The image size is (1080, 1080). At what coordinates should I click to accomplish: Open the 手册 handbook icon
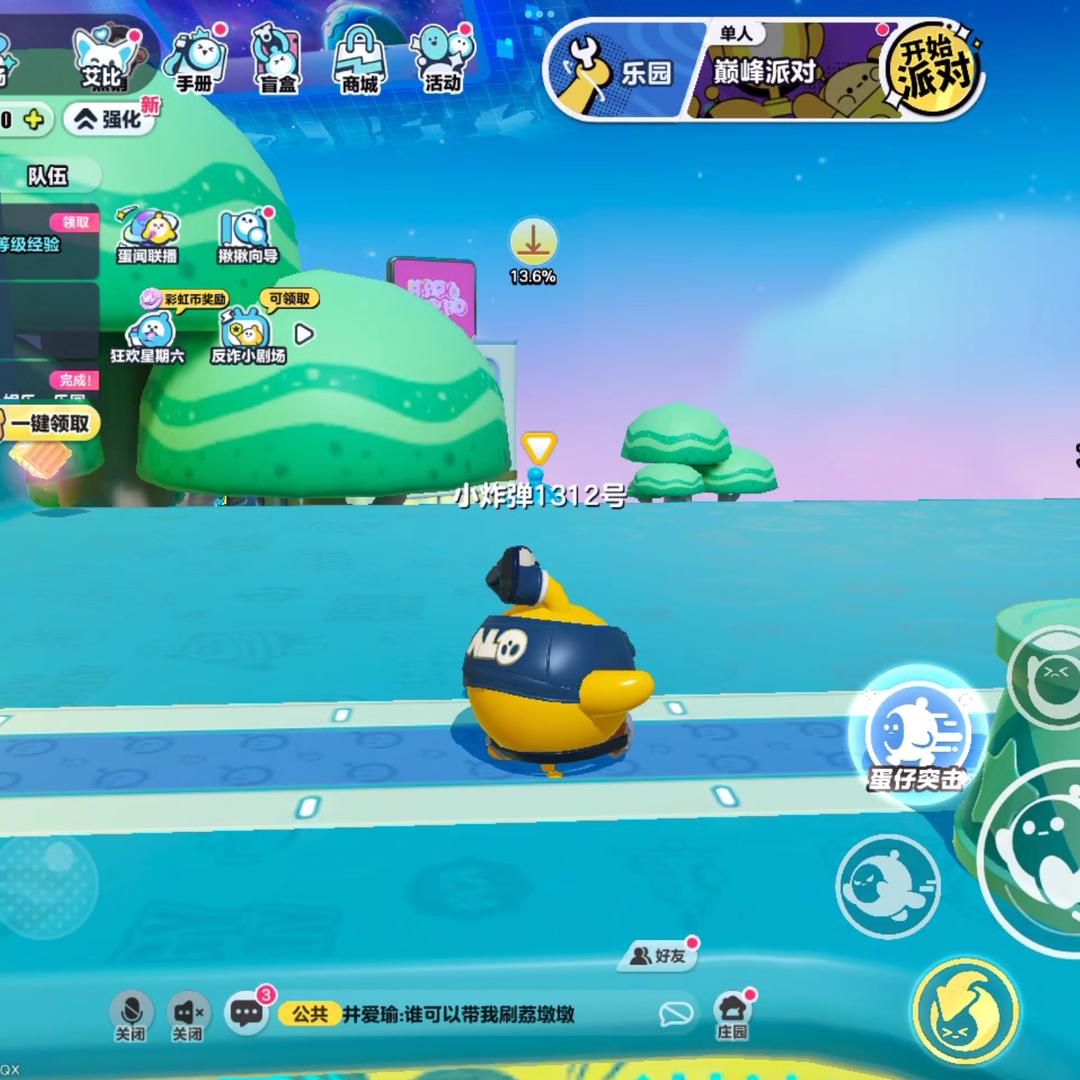point(194,60)
